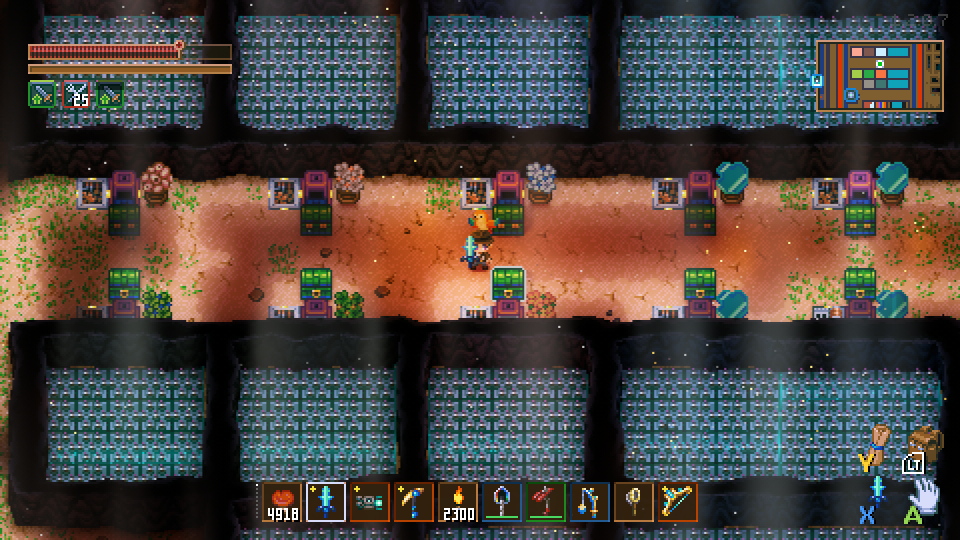
Task: Choose the fishing rod slot
Action: click(590, 502)
